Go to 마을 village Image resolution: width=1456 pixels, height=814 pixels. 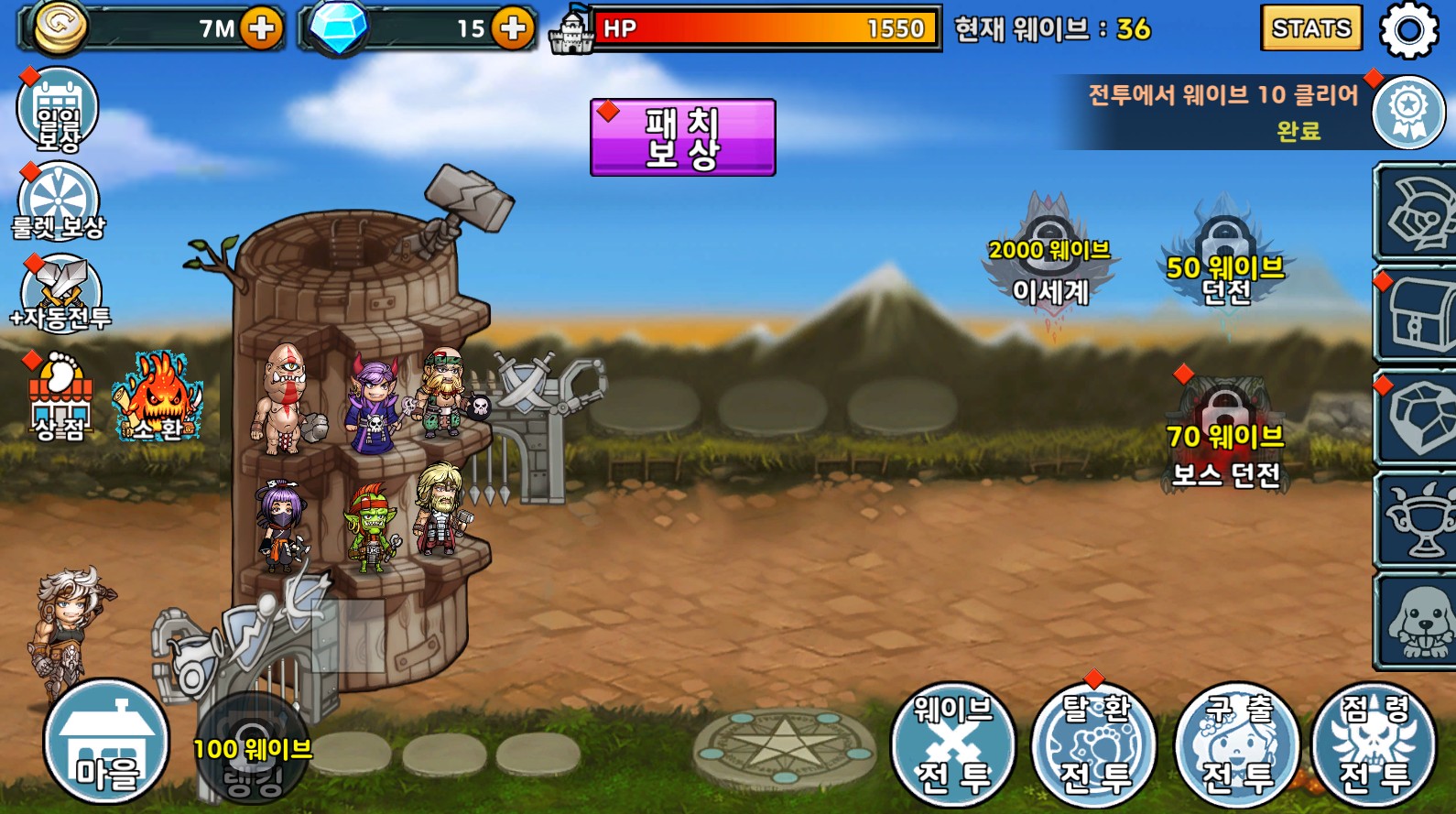(x=106, y=742)
